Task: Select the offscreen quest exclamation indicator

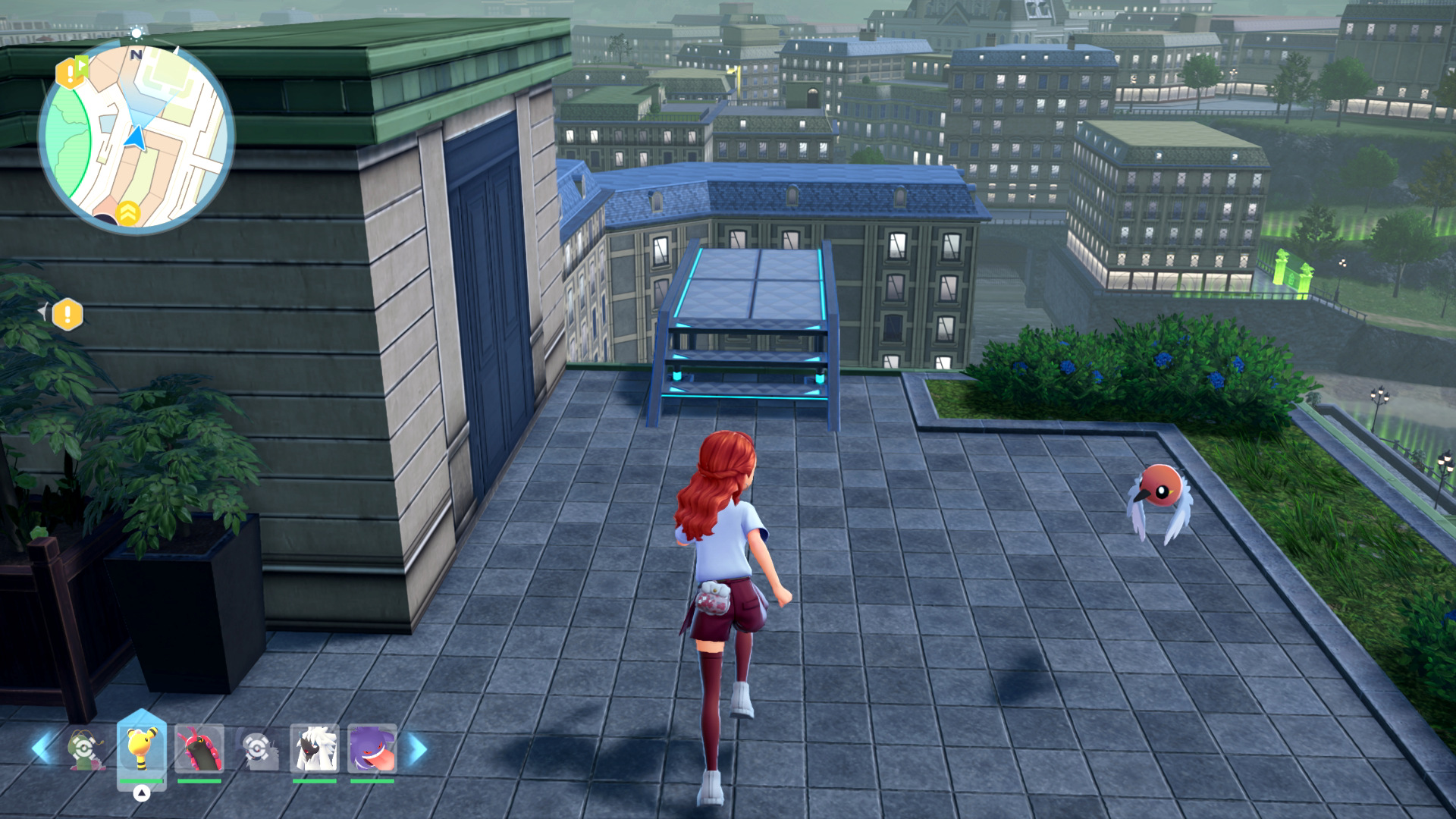Action: click(x=67, y=314)
